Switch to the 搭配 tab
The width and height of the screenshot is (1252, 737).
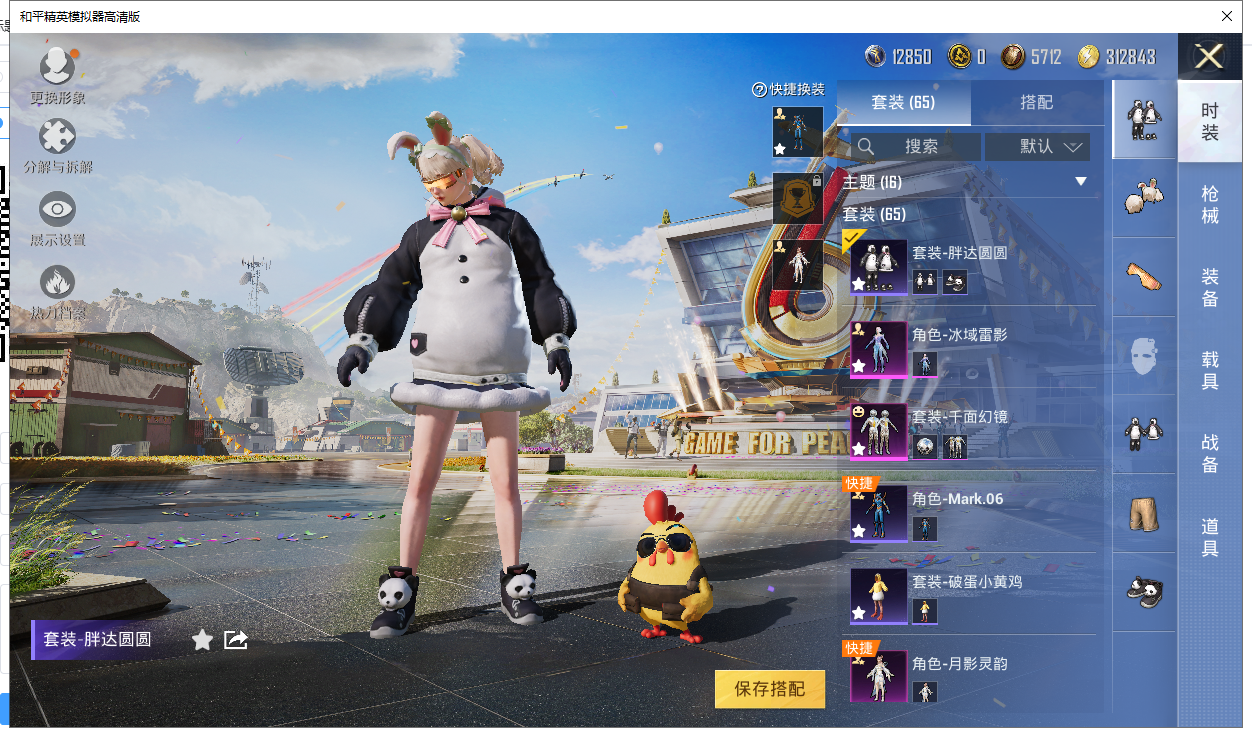1036,102
